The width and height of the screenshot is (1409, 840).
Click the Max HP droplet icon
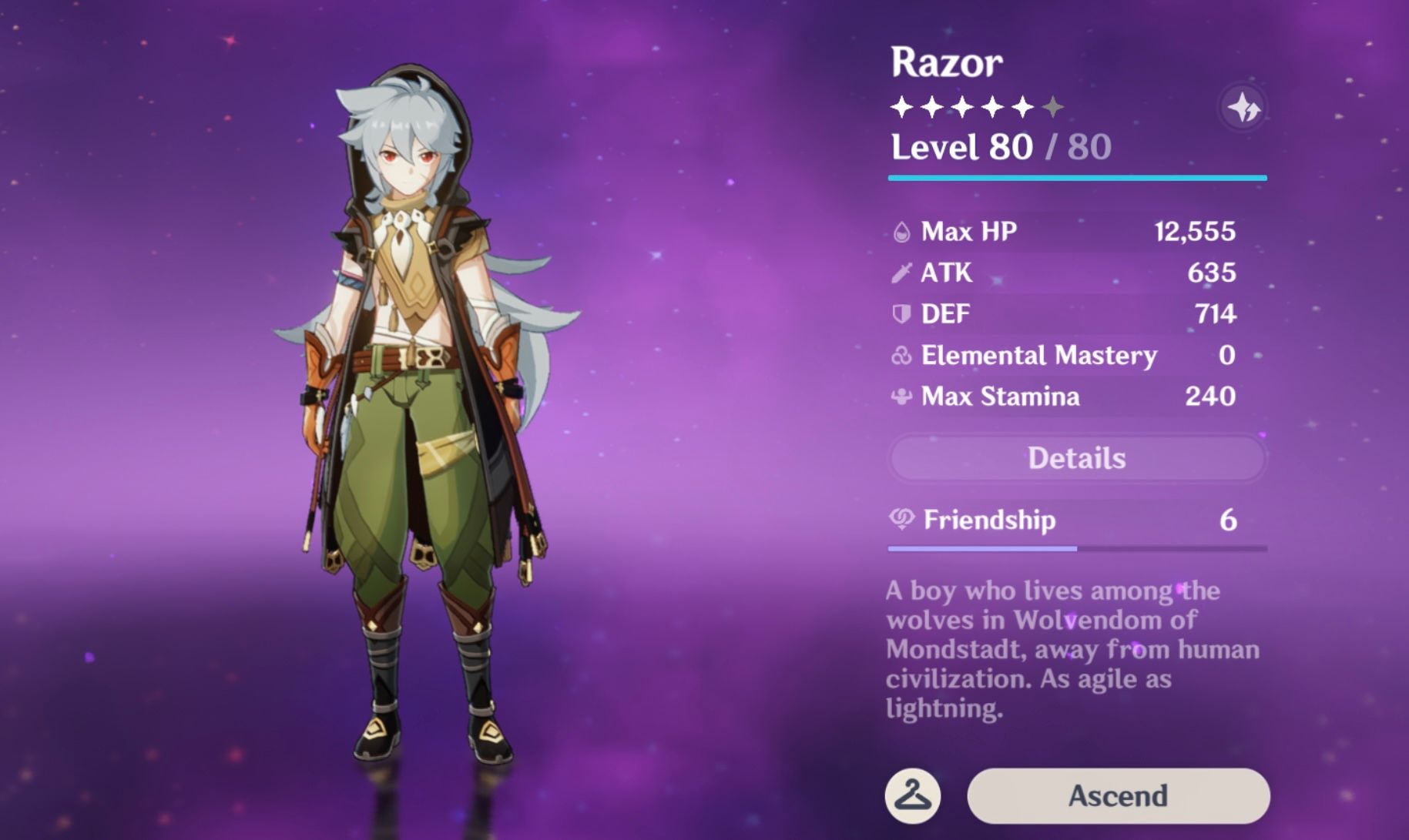[901, 229]
